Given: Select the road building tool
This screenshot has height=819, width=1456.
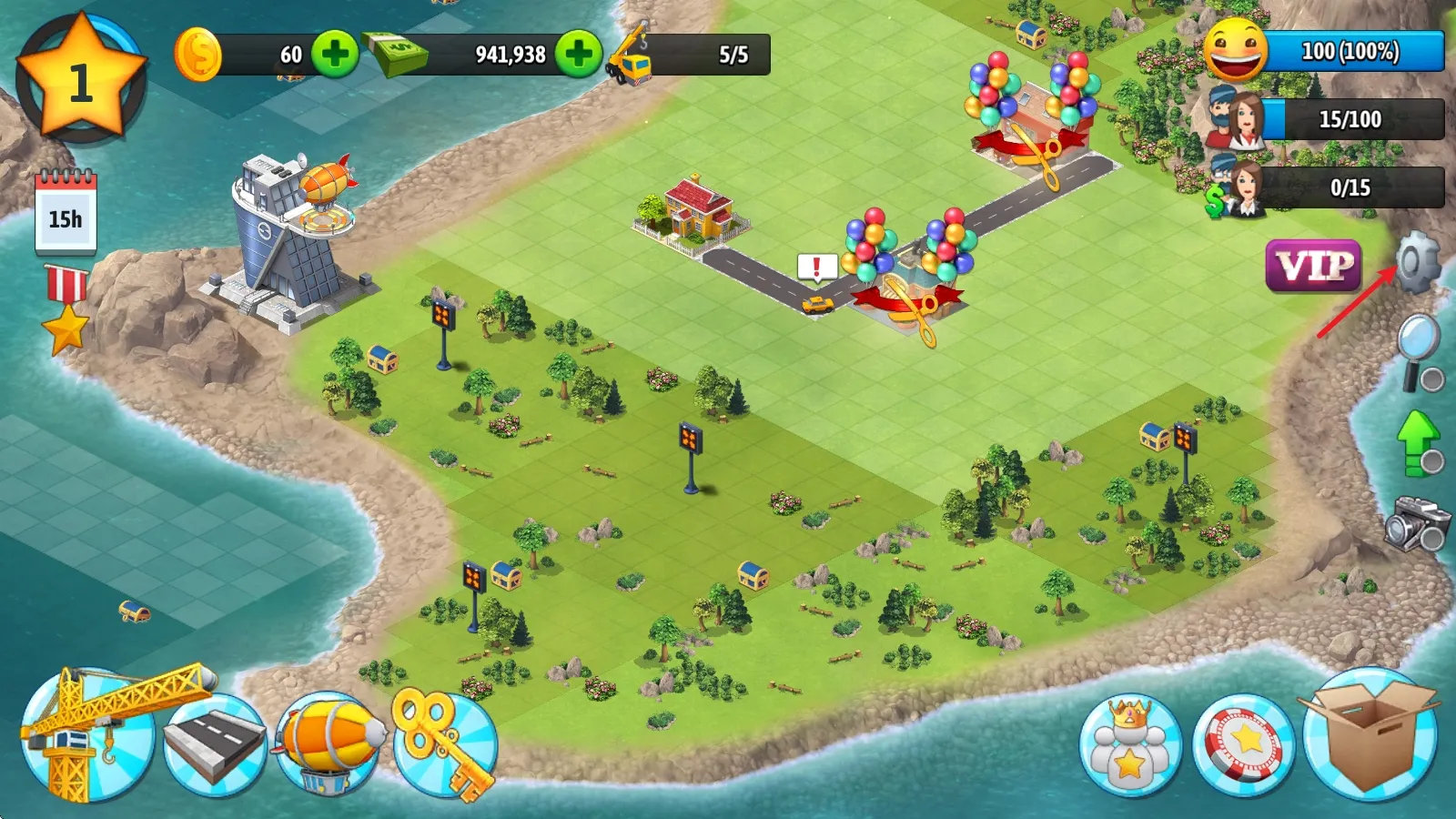Looking at the screenshot, I should pos(215,744).
